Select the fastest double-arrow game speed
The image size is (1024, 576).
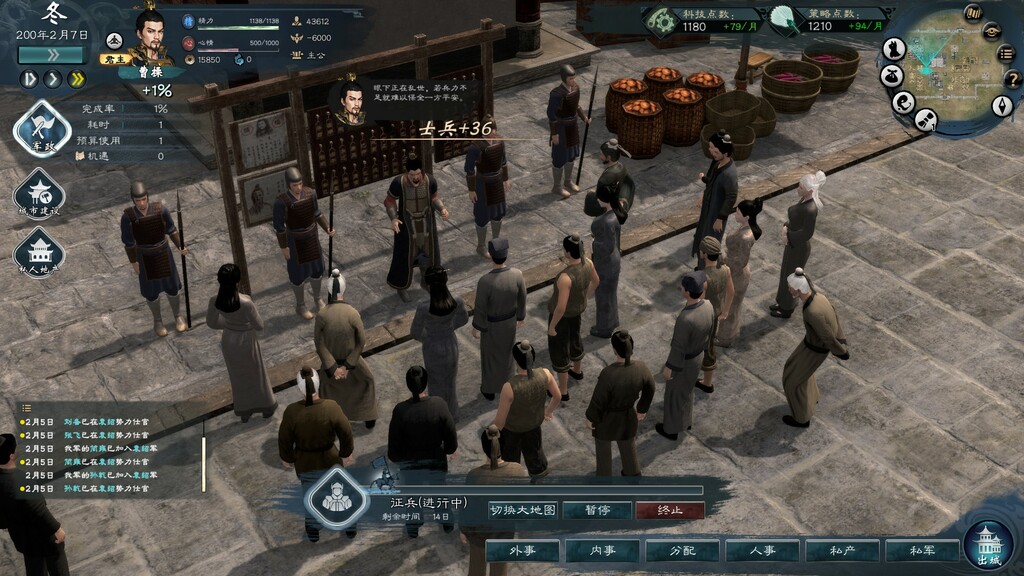(76, 78)
